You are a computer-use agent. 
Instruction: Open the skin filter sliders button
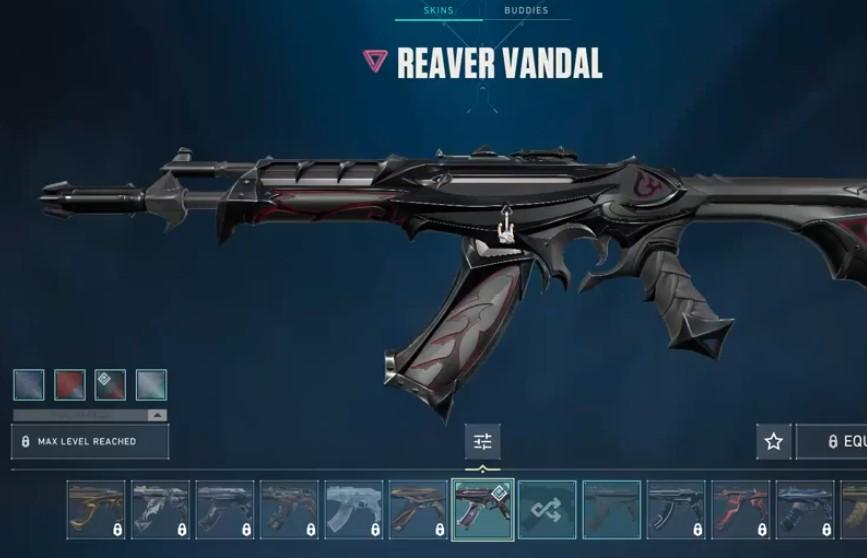tap(483, 441)
